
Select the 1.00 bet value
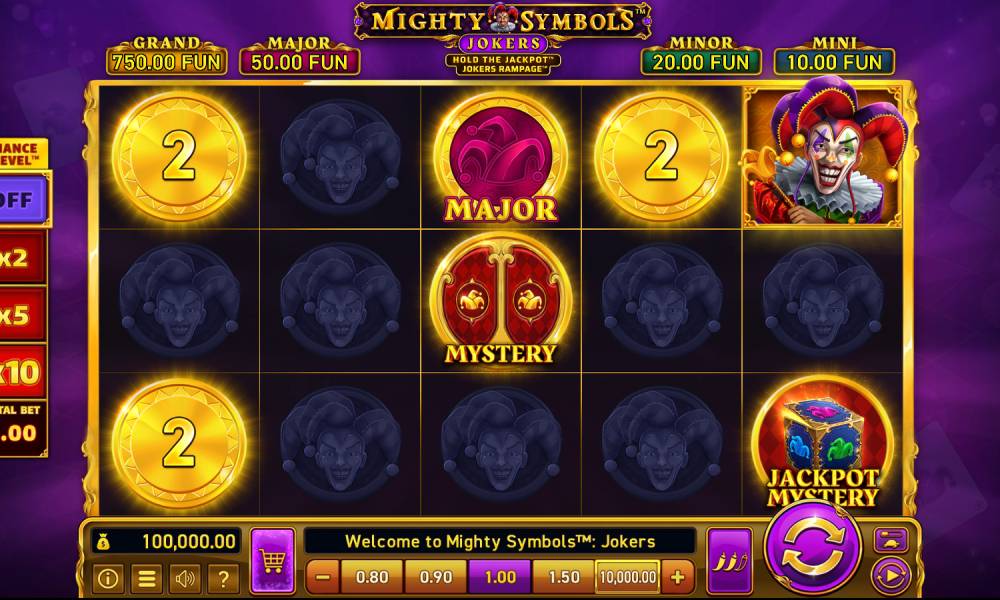[x=500, y=577]
